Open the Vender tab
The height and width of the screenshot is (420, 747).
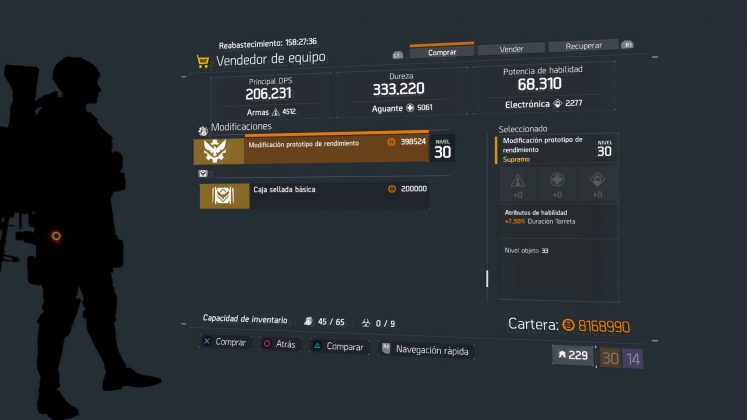tap(513, 48)
